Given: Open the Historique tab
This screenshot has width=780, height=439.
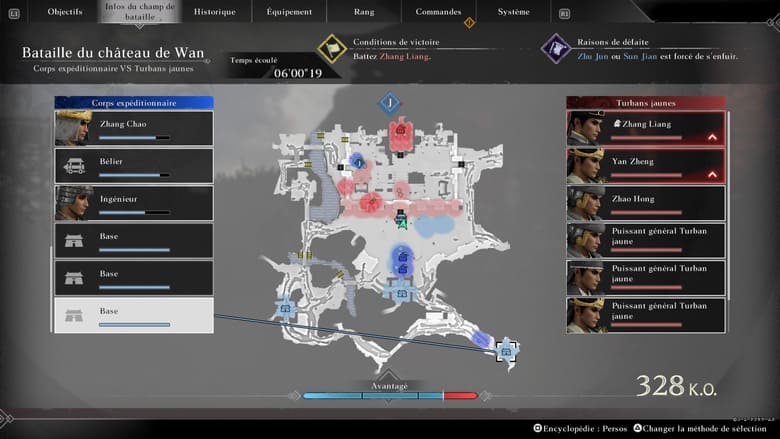Looking at the screenshot, I should pyautogui.click(x=215, y=12).
